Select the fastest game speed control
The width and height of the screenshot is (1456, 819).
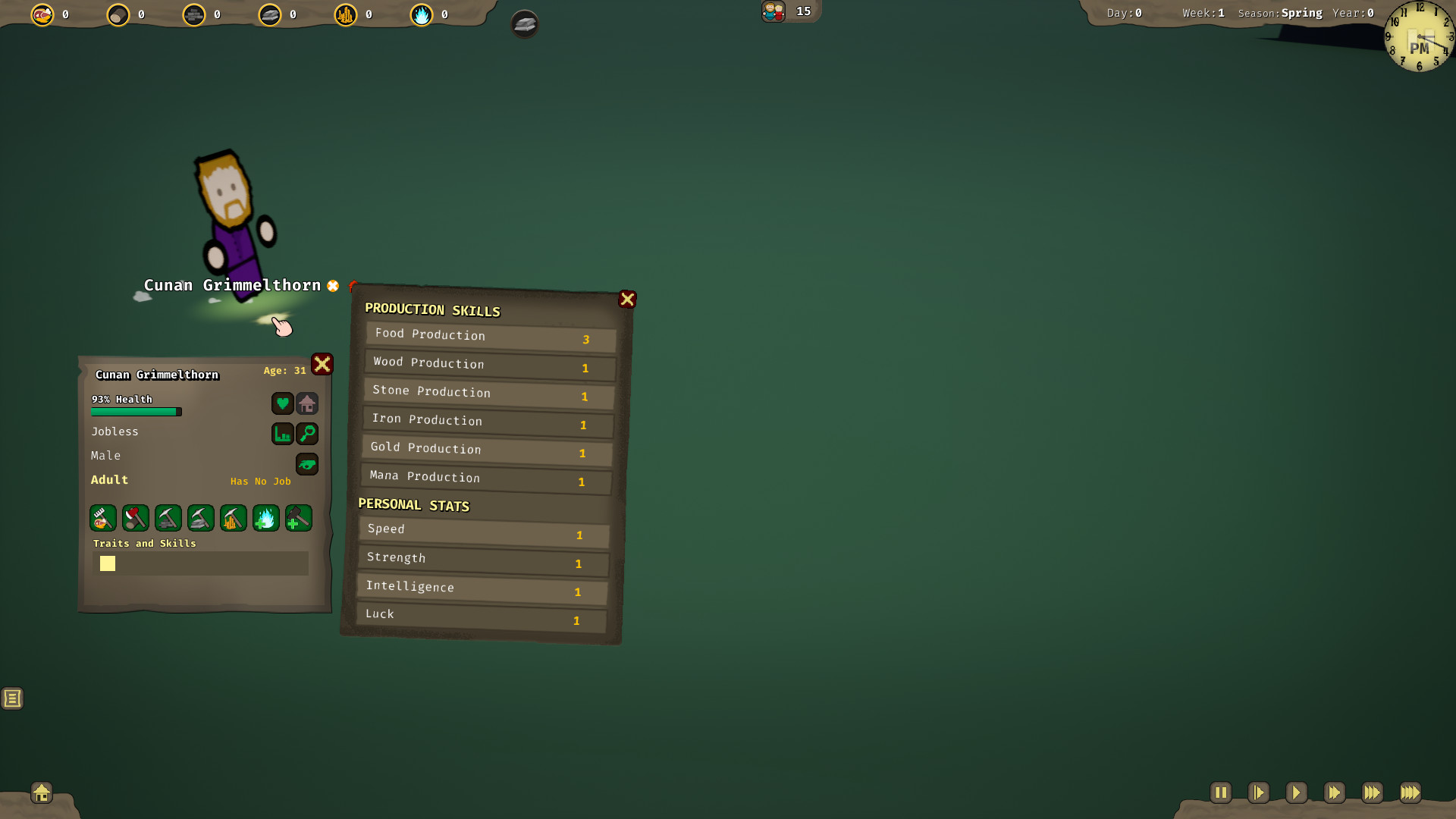pyautogui.click(x=1410, y=792)
